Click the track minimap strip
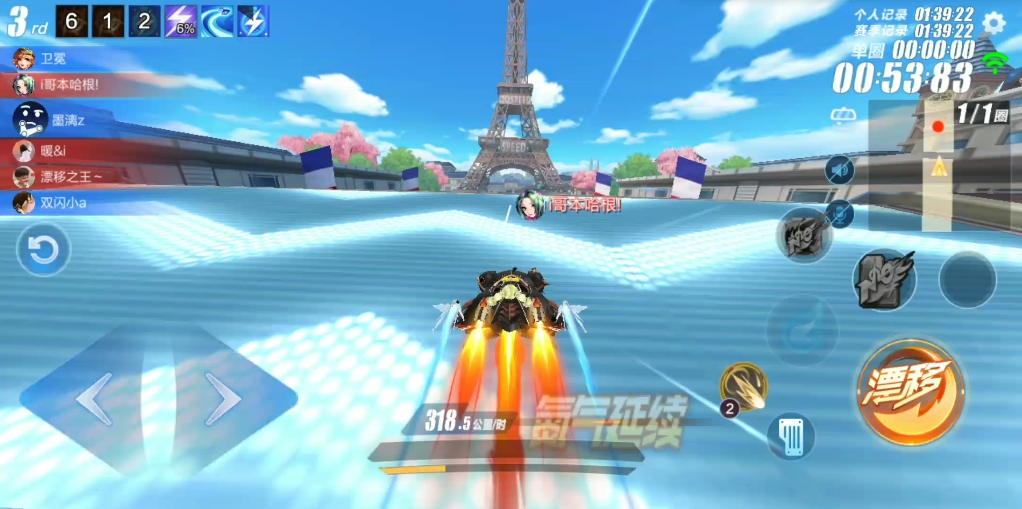The height and width of the screenshot is (509, 1022). coord(937,165)
